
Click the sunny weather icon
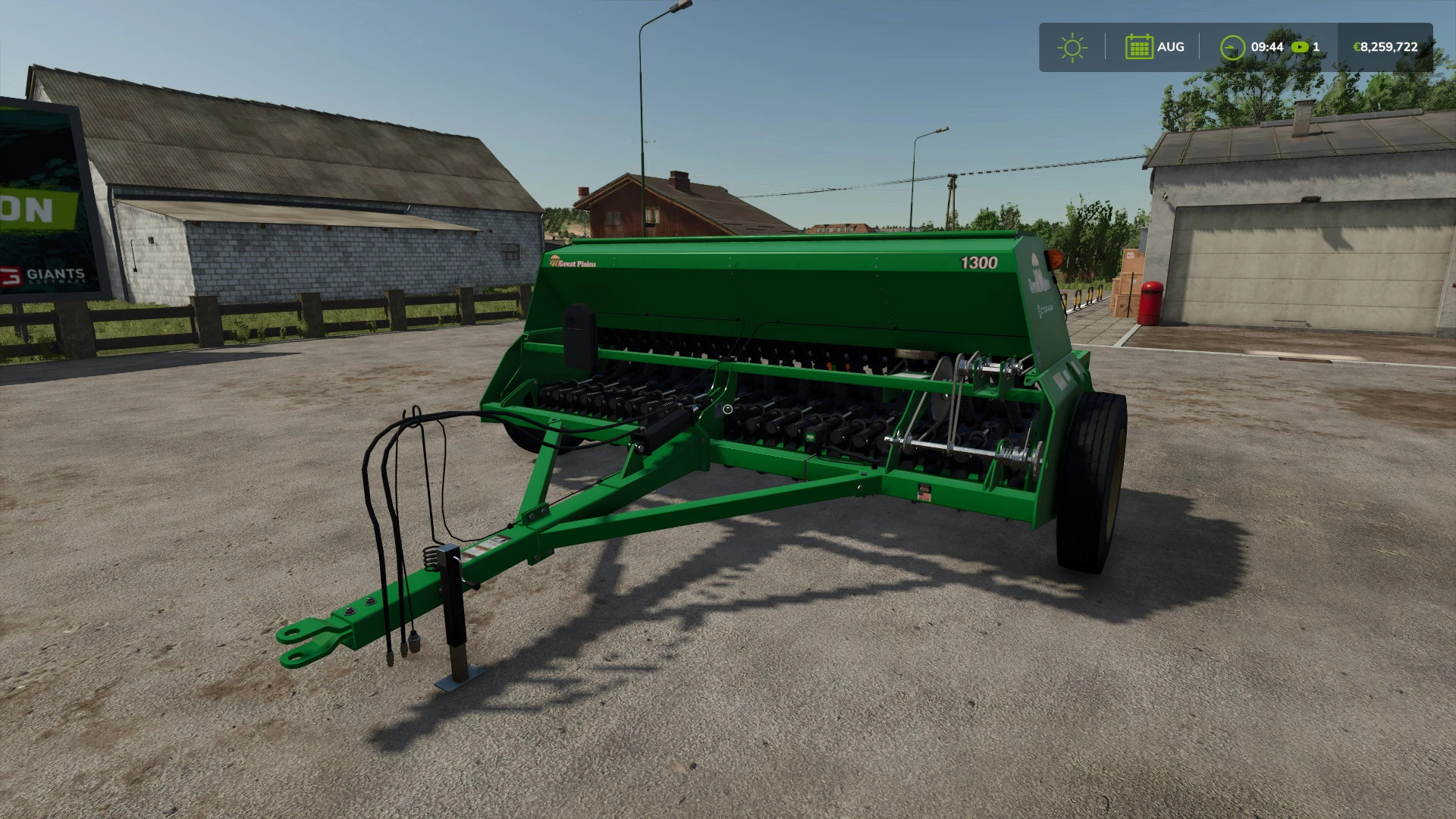coord(1072,47)
